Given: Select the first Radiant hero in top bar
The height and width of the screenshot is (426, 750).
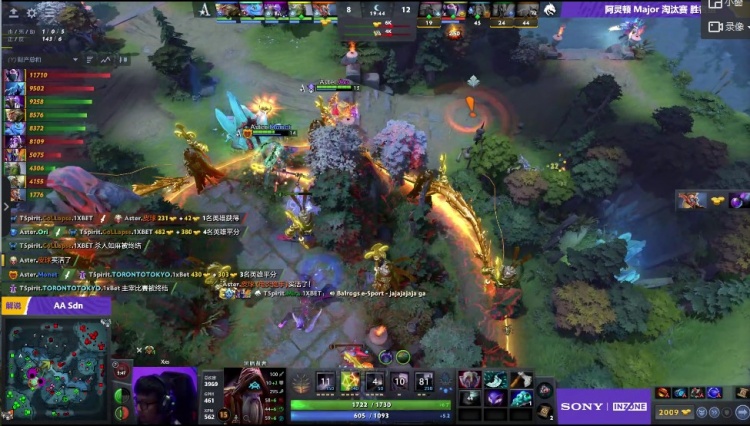Looking at the screenshot, I should (229, 10).
